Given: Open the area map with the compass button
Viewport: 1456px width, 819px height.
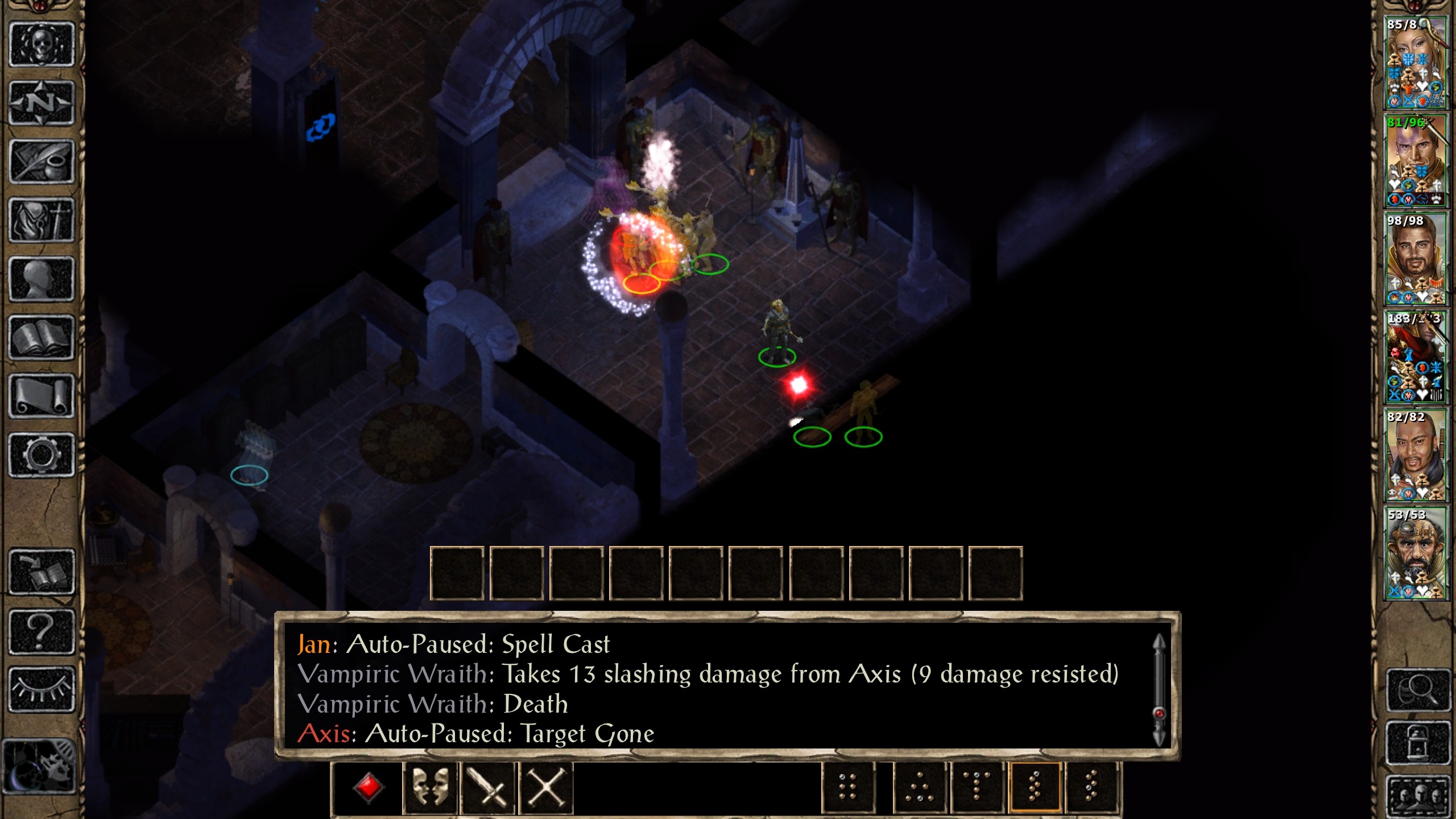Looking at the screenshot, I should pos(42,104).
